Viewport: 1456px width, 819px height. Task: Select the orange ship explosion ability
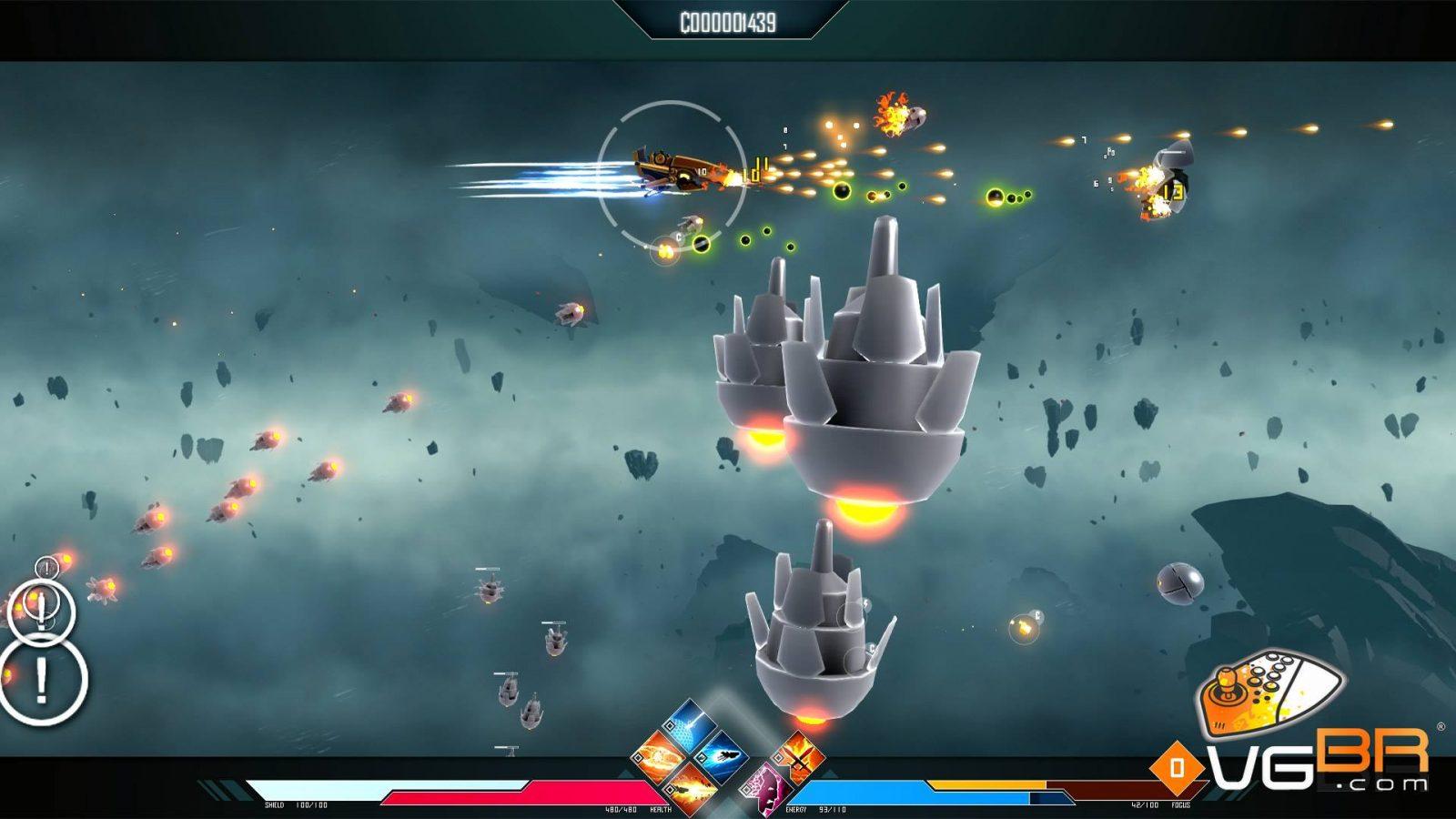(x=689, y=786)
